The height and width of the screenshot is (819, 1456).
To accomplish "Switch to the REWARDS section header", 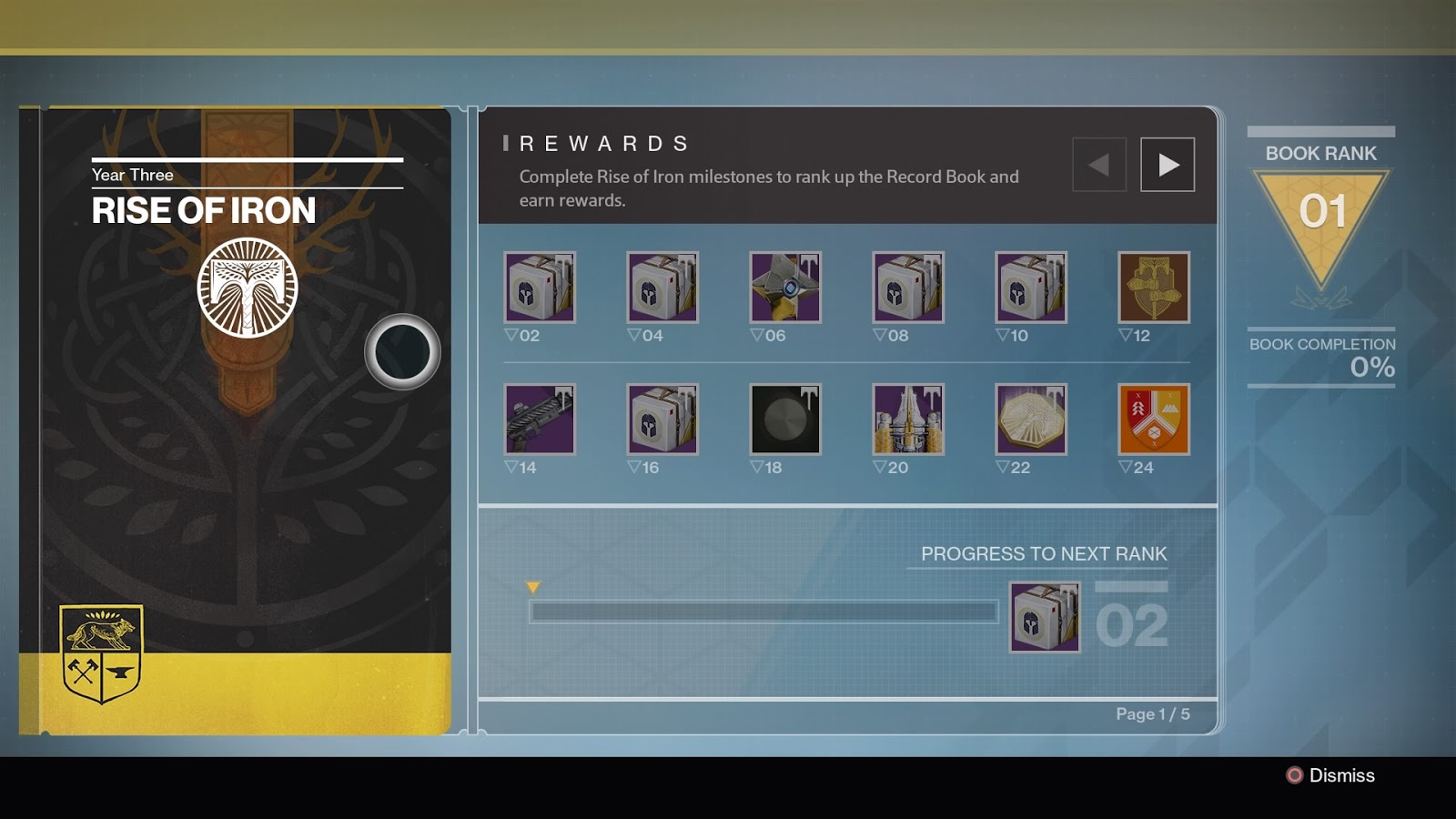I will (x=601, y=143).
